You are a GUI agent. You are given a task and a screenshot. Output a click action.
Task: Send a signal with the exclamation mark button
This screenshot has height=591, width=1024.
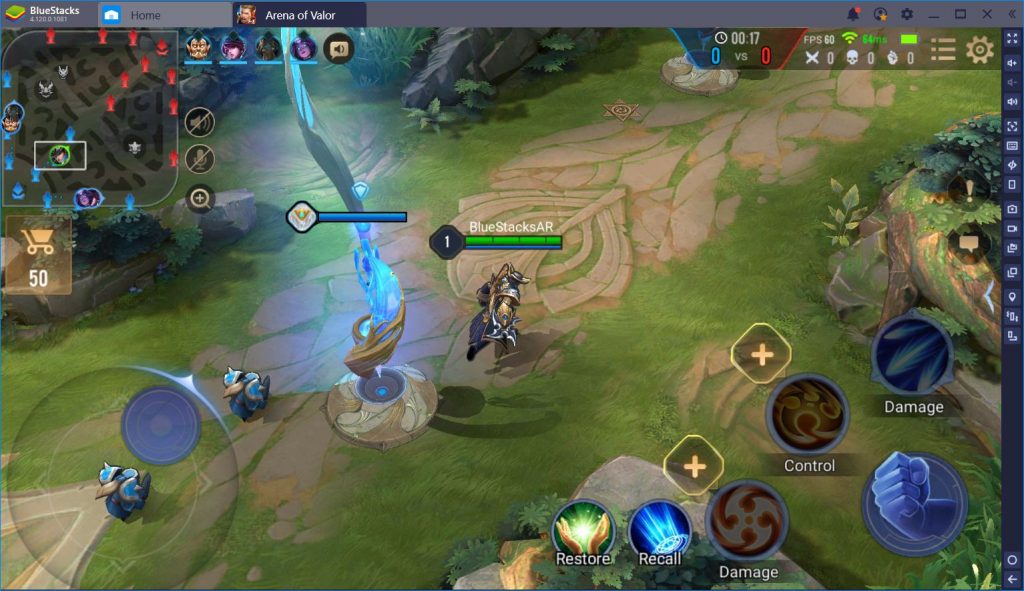click(967, 189)
